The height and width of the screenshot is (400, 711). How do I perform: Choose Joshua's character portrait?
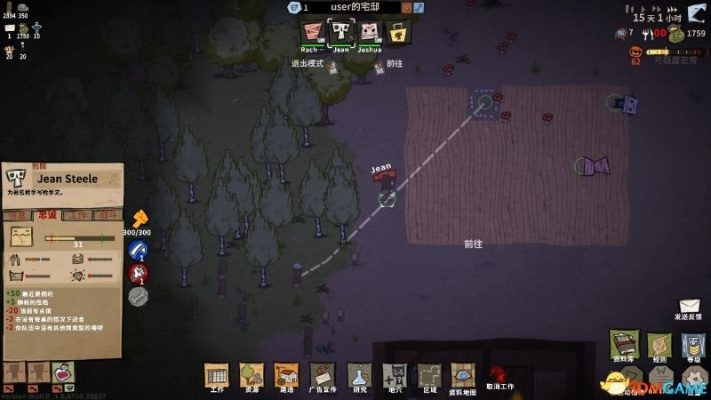[x=370, y=32]
